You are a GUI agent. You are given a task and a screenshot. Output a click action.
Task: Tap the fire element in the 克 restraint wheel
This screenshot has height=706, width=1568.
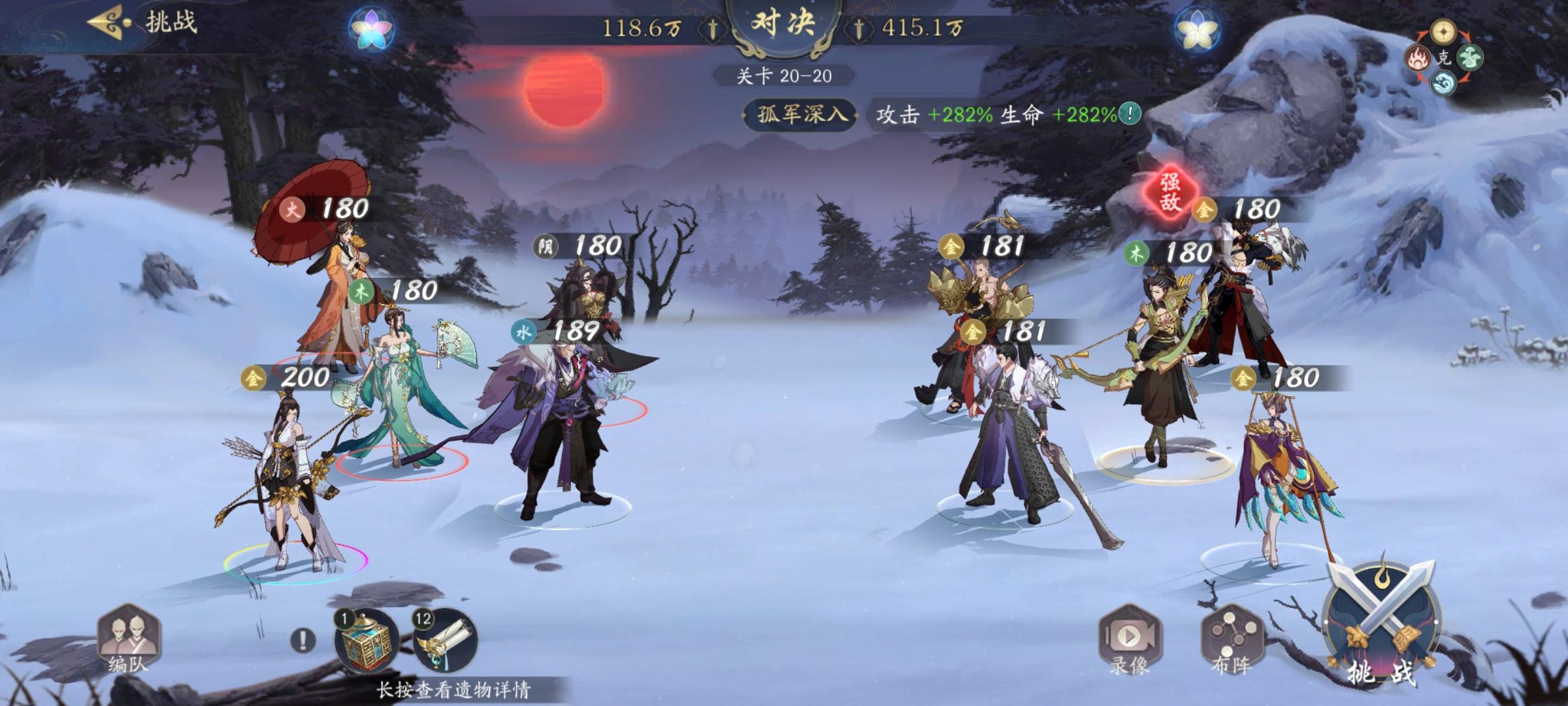[1418, 58]
